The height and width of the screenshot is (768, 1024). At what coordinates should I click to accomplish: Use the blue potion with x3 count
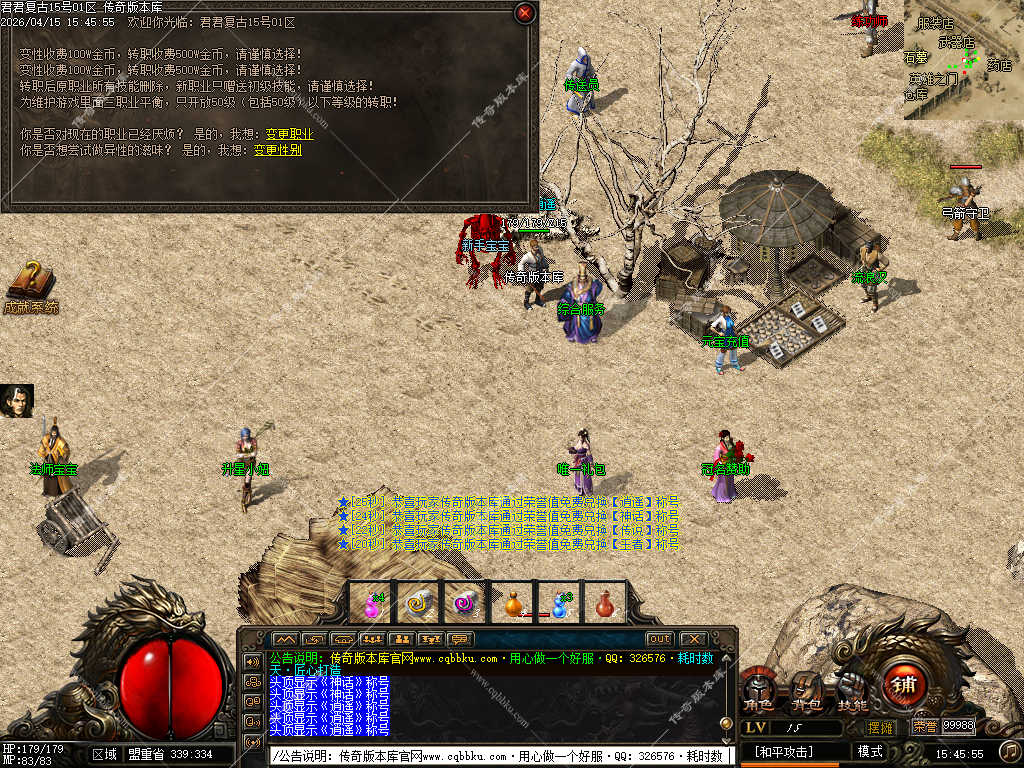point(559,603)
